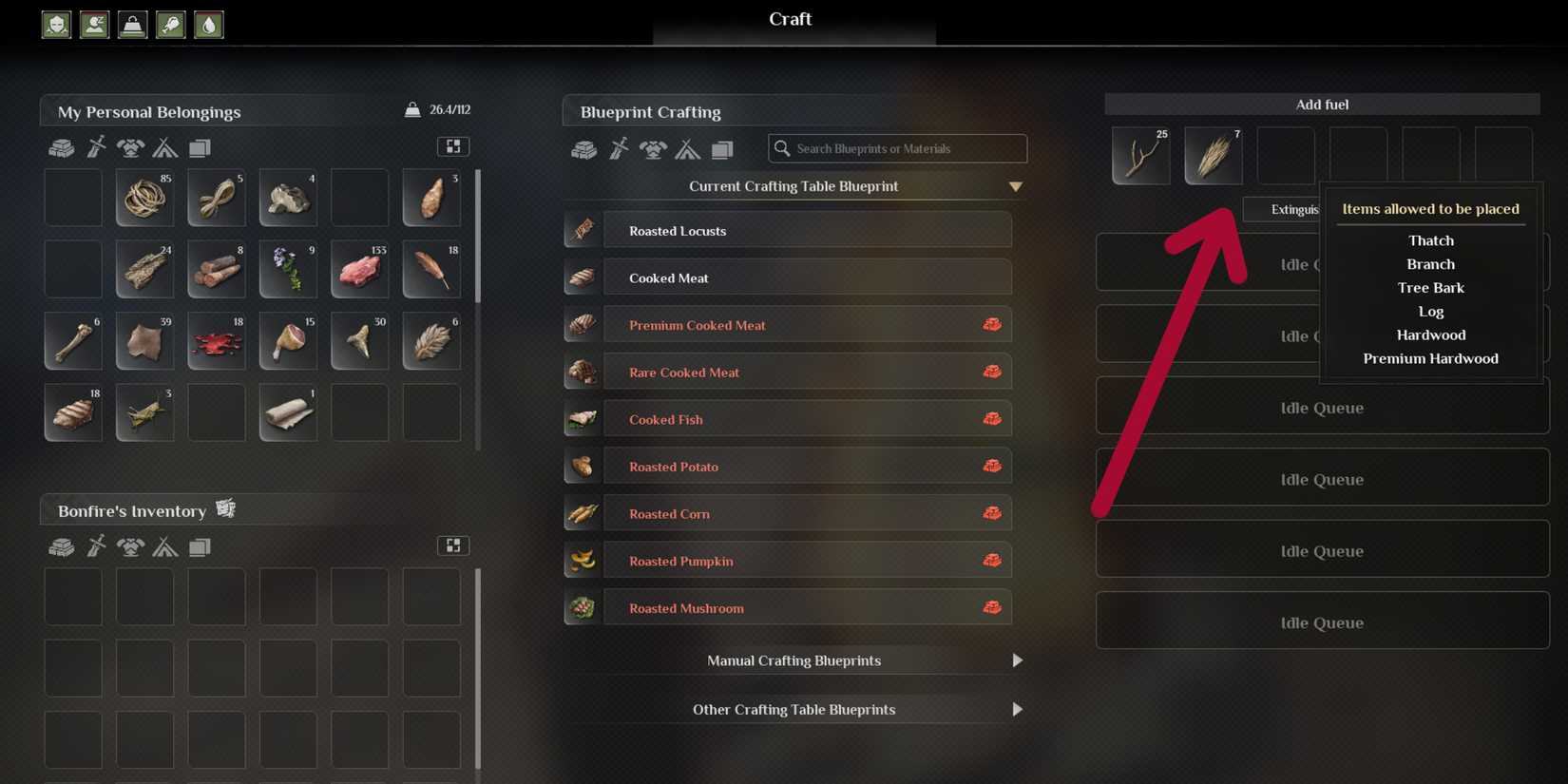
Task: Select the water droplet status icon
Action: tap(208, 25)
